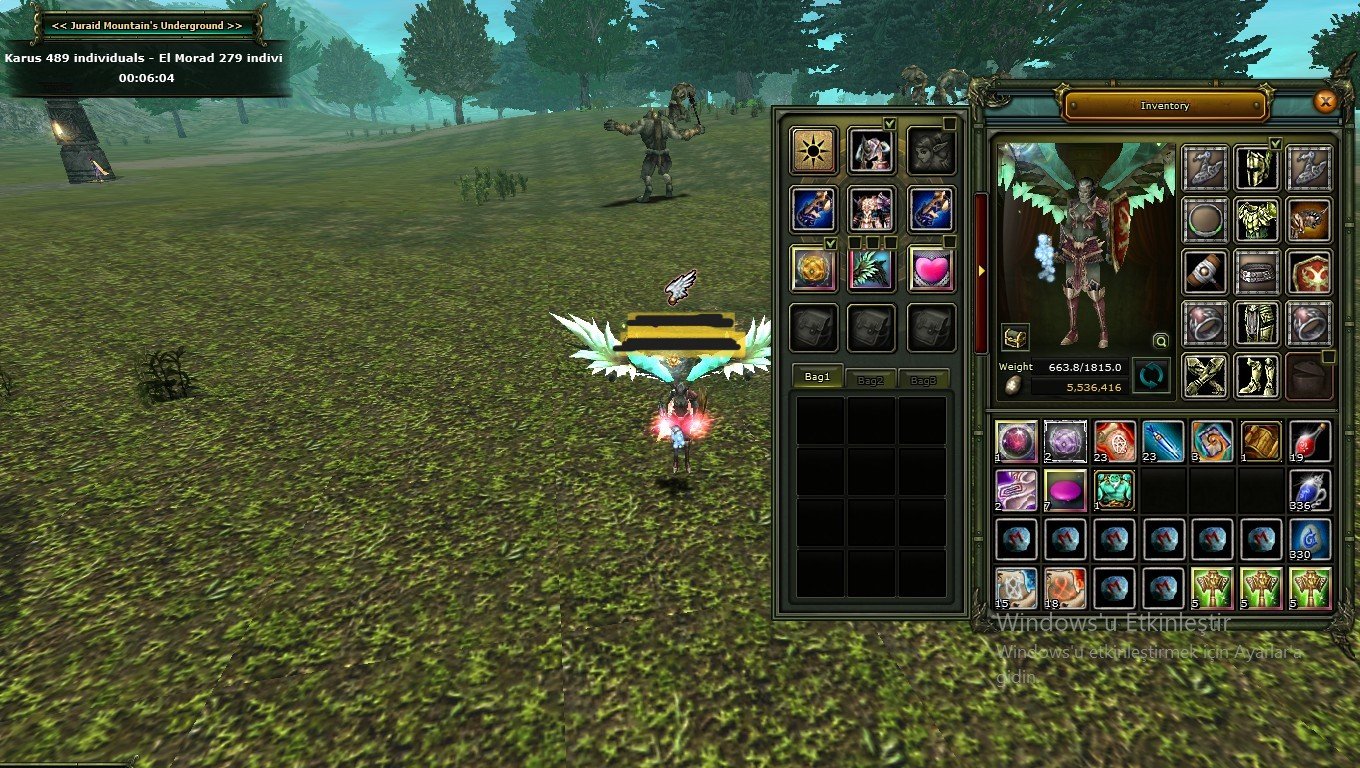Screen dimensions: 1360x768
Task: Open the Bag2 tab
Action: (871, 381)
